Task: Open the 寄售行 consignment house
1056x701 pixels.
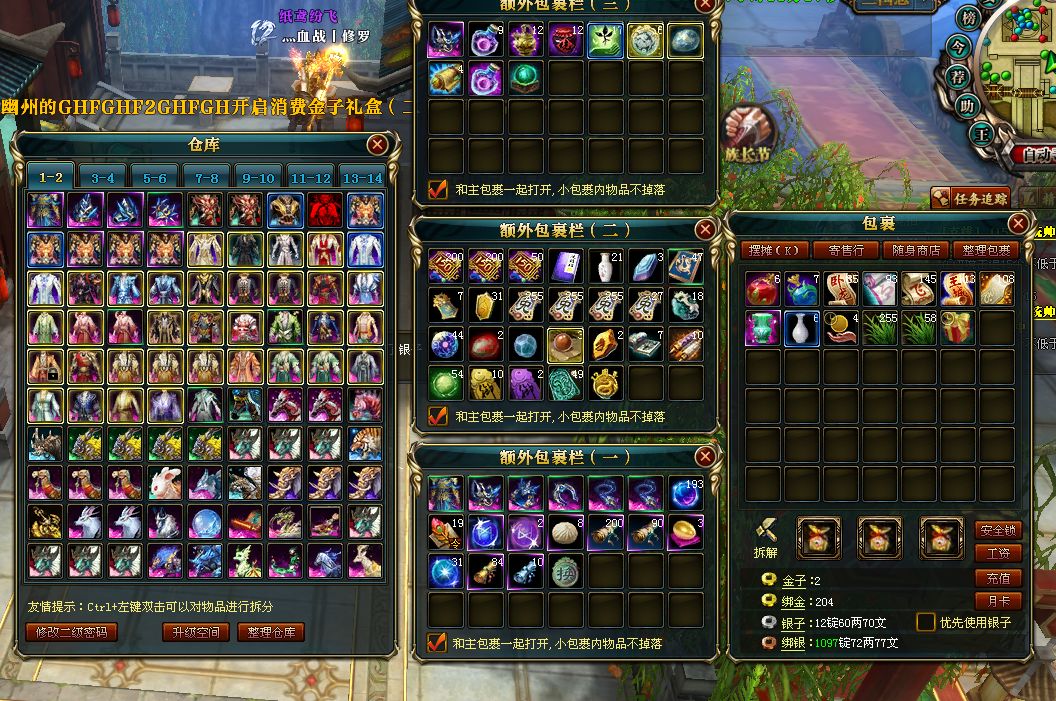Action: 846,250
